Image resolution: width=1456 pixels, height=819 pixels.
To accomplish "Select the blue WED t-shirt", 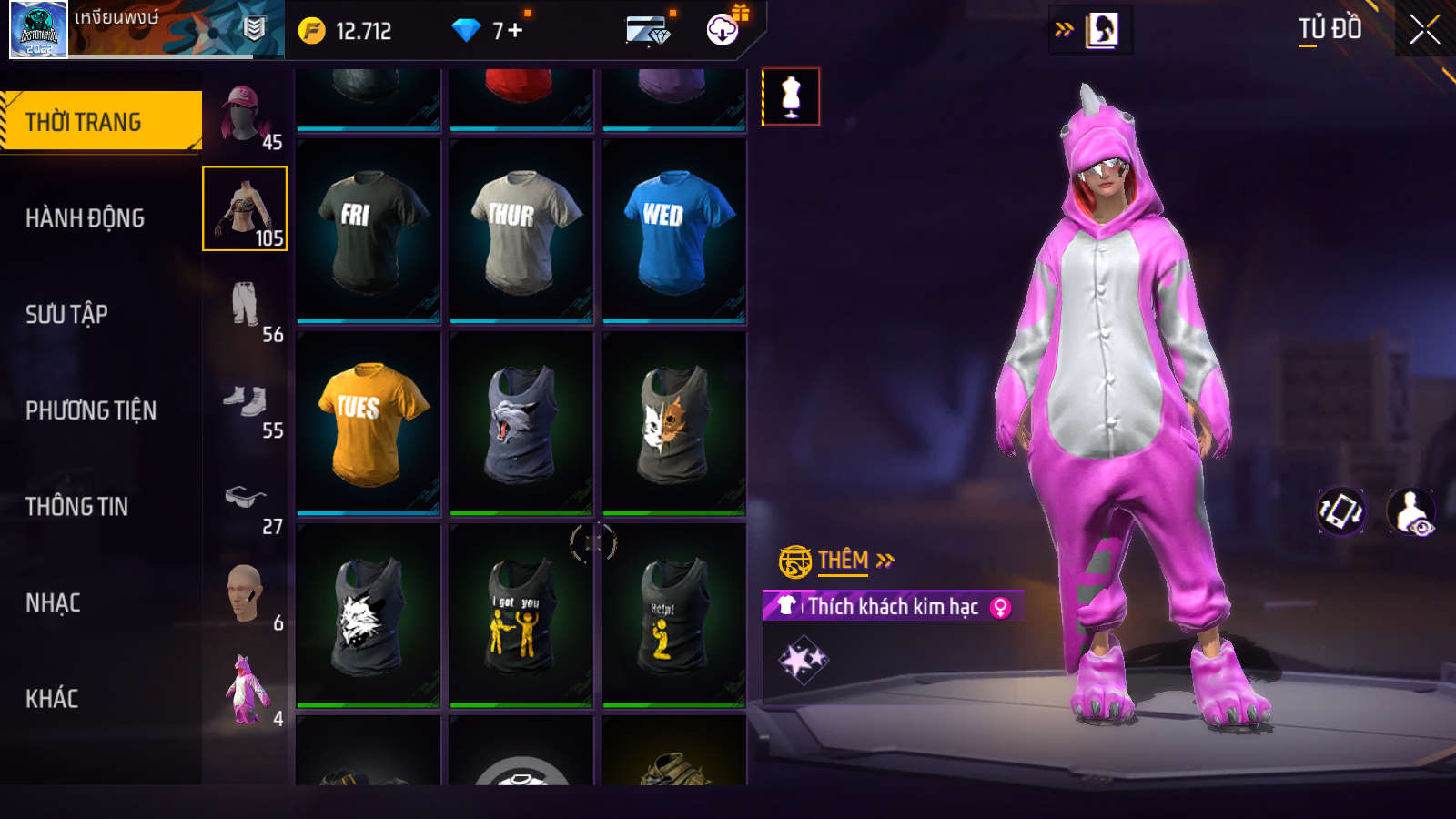I will click(674, 231).
